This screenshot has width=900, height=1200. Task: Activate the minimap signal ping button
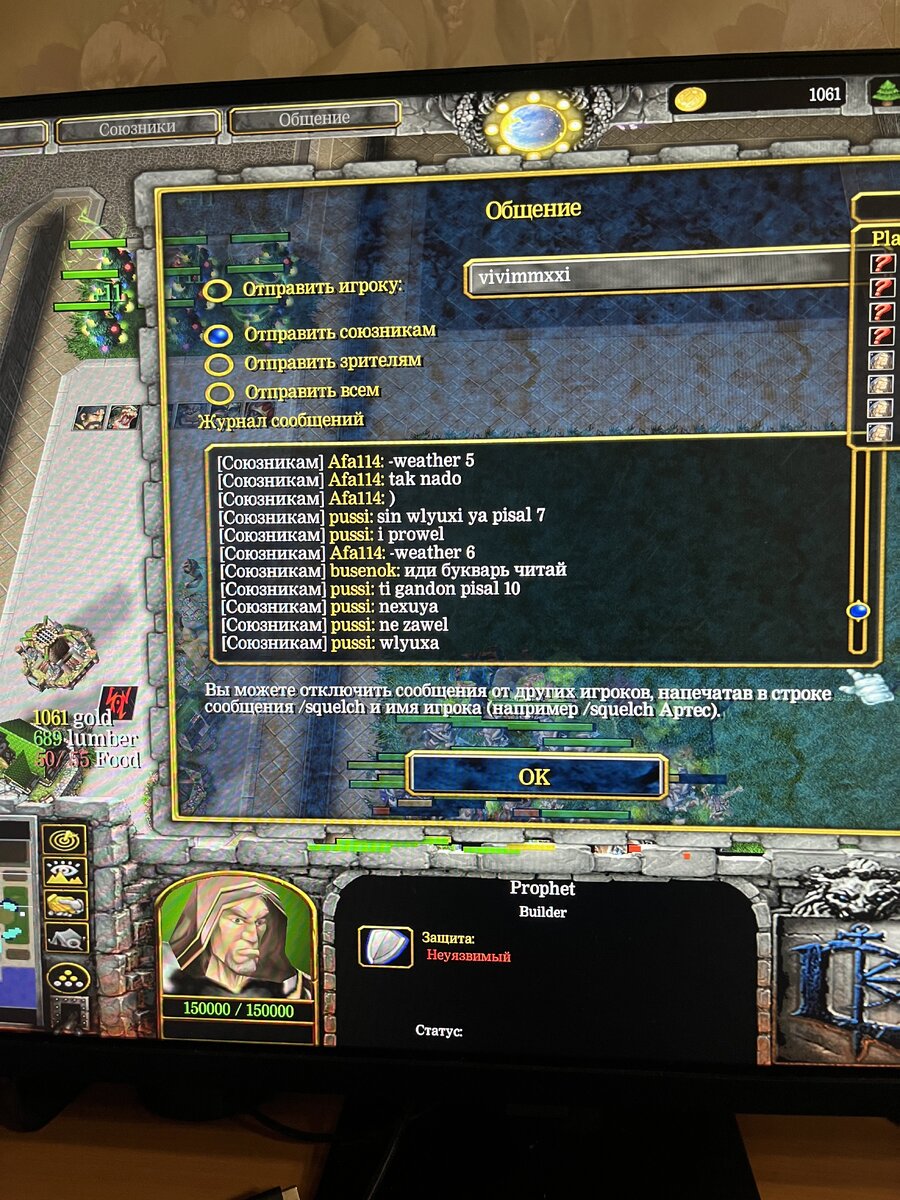click(x=65, y=840)
